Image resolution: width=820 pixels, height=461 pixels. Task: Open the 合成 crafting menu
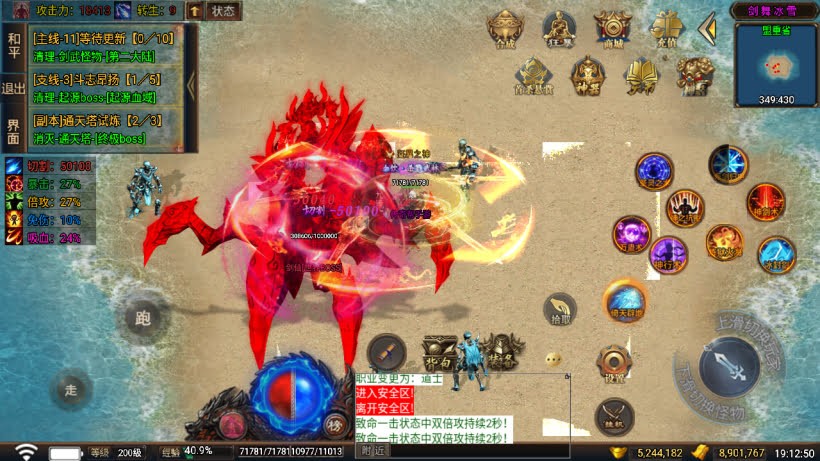(505, 28)
